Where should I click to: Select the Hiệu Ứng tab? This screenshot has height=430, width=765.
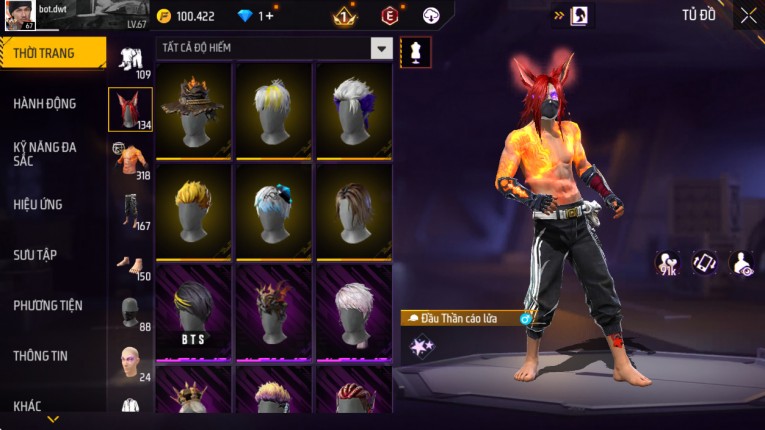coord(38,204)
